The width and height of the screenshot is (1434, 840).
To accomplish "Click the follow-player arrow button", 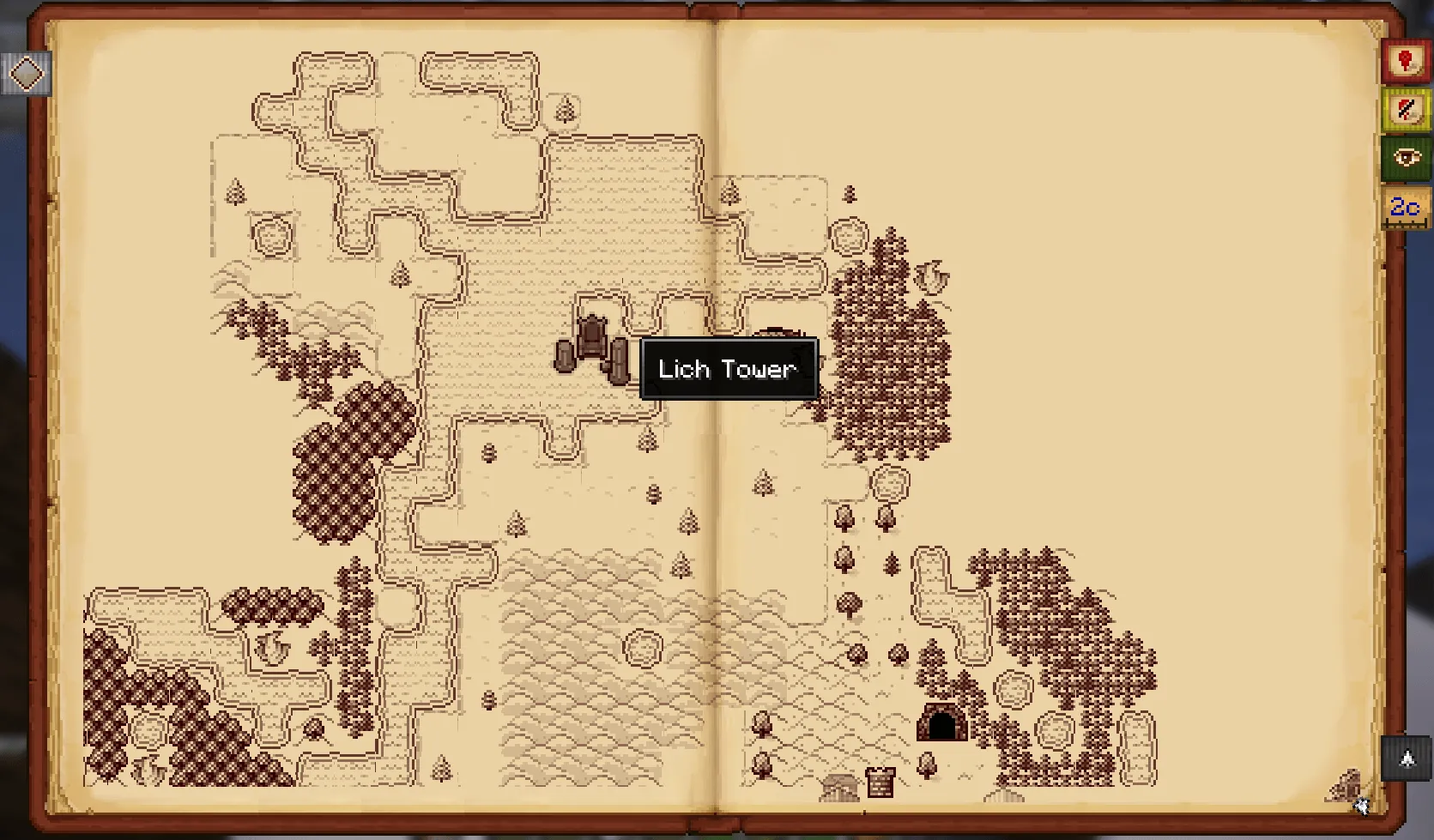I will coord(1407,758).
